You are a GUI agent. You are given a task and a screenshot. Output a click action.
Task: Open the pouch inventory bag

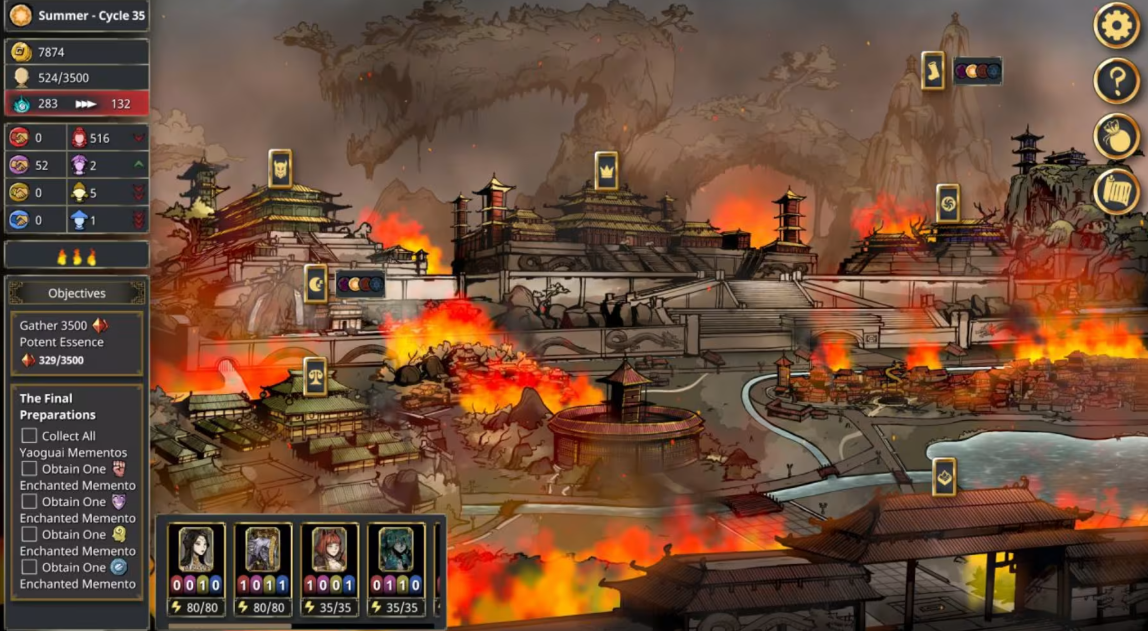pos(1116,137)
